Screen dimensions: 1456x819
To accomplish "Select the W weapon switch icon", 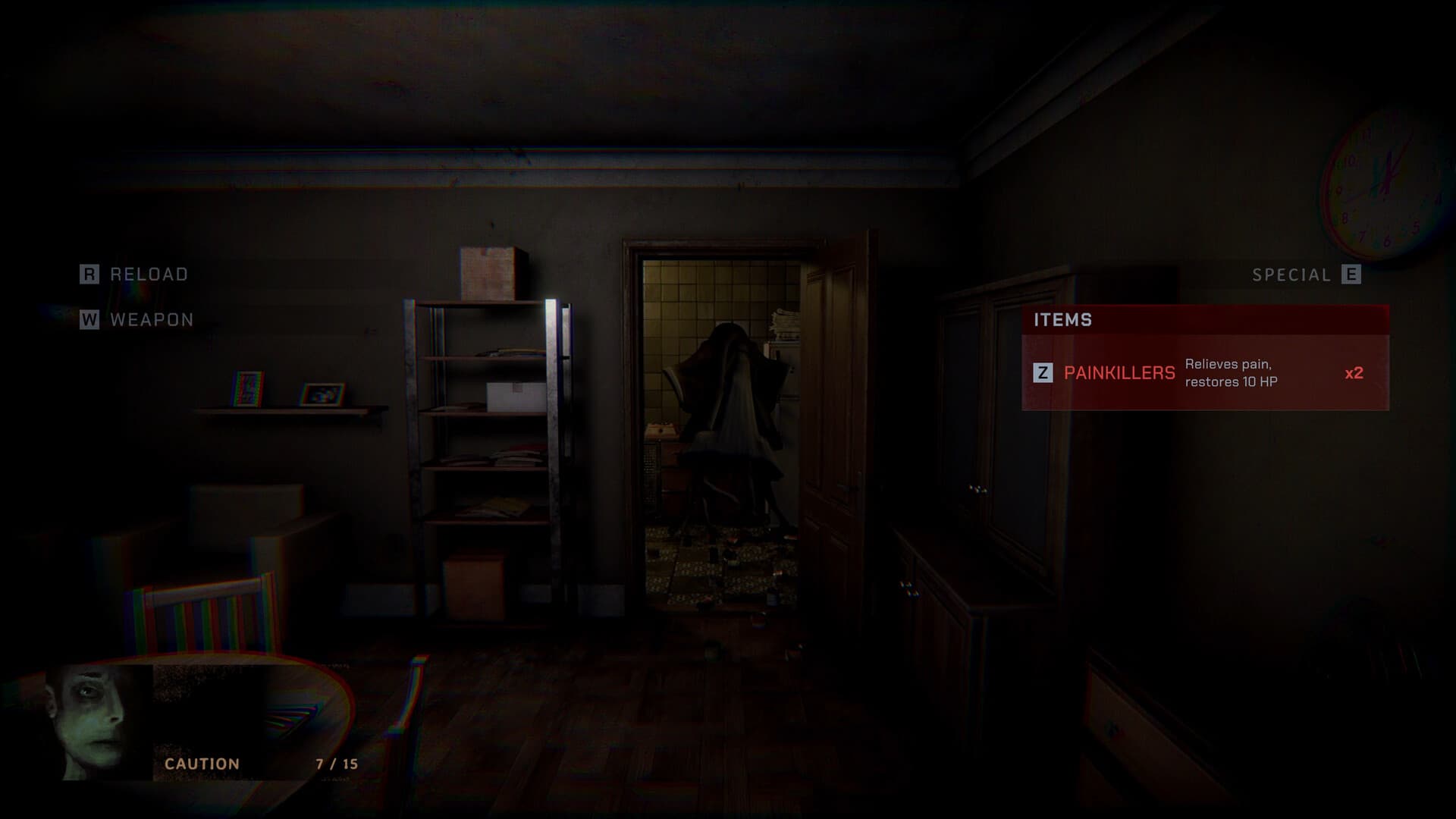I will 89,320.
